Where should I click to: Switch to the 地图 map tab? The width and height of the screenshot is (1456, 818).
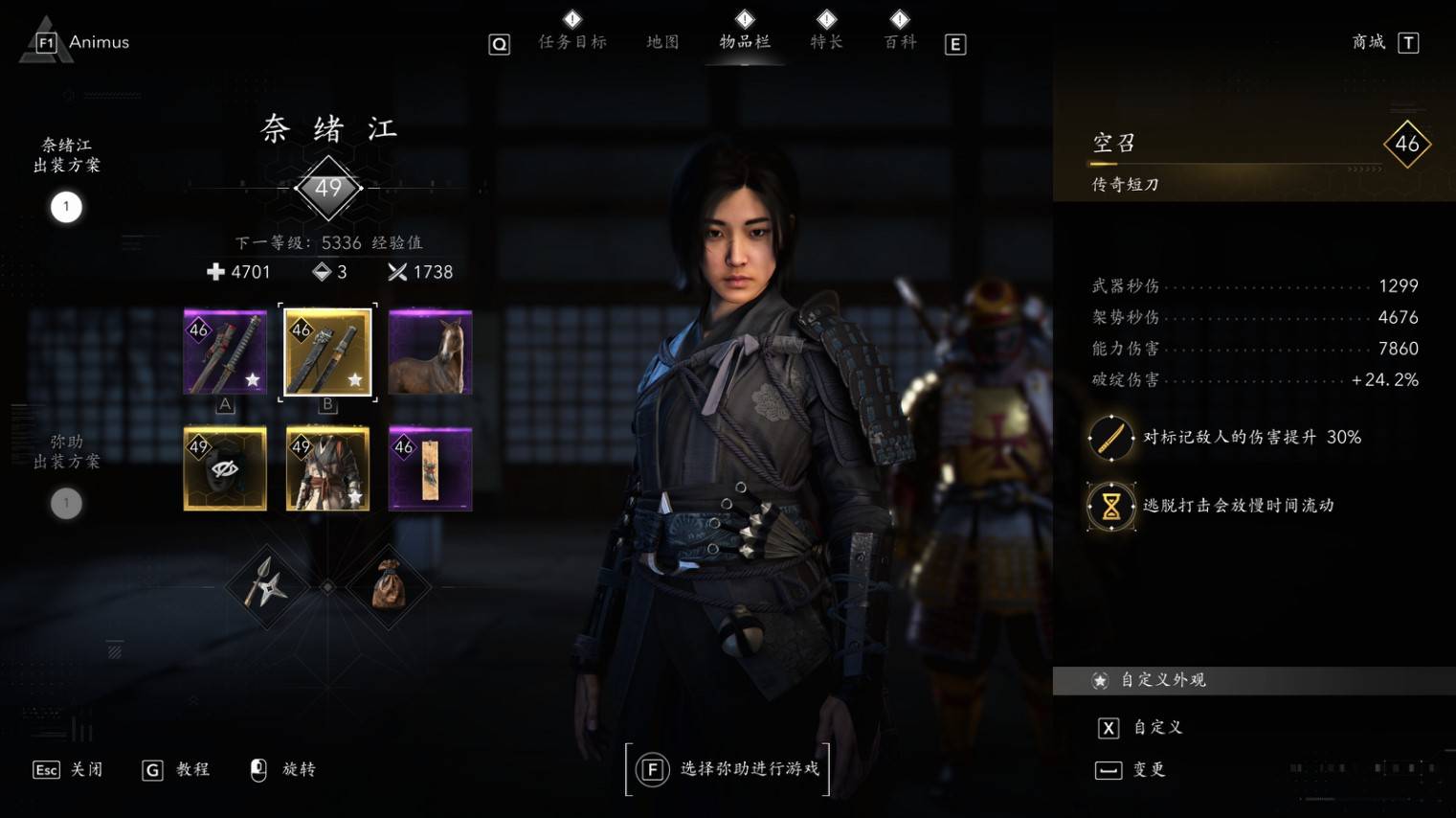click(662, 41)
